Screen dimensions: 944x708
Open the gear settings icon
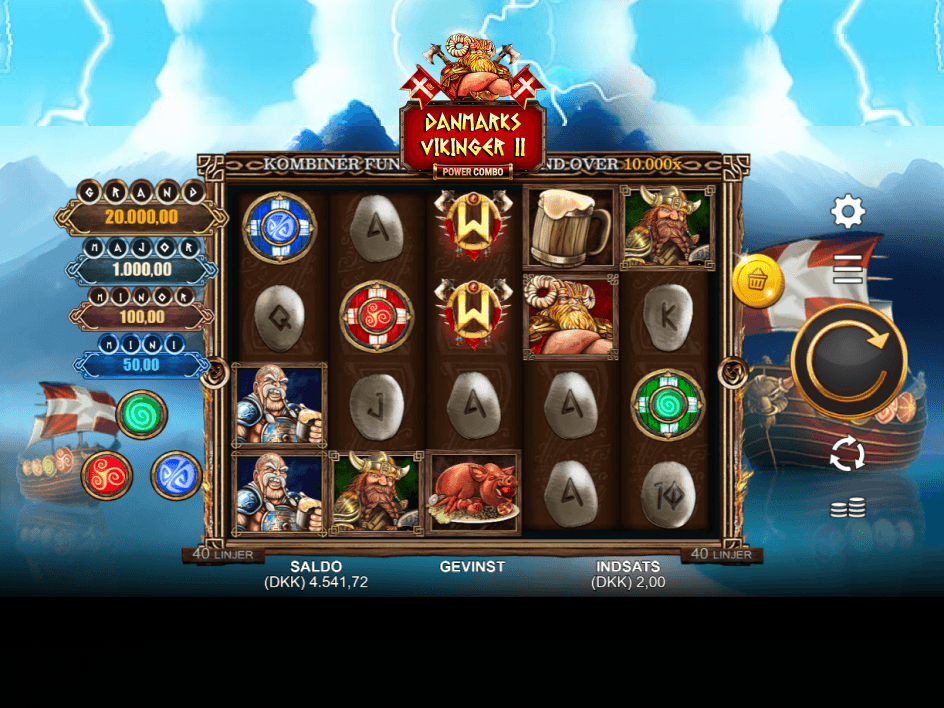848,212
